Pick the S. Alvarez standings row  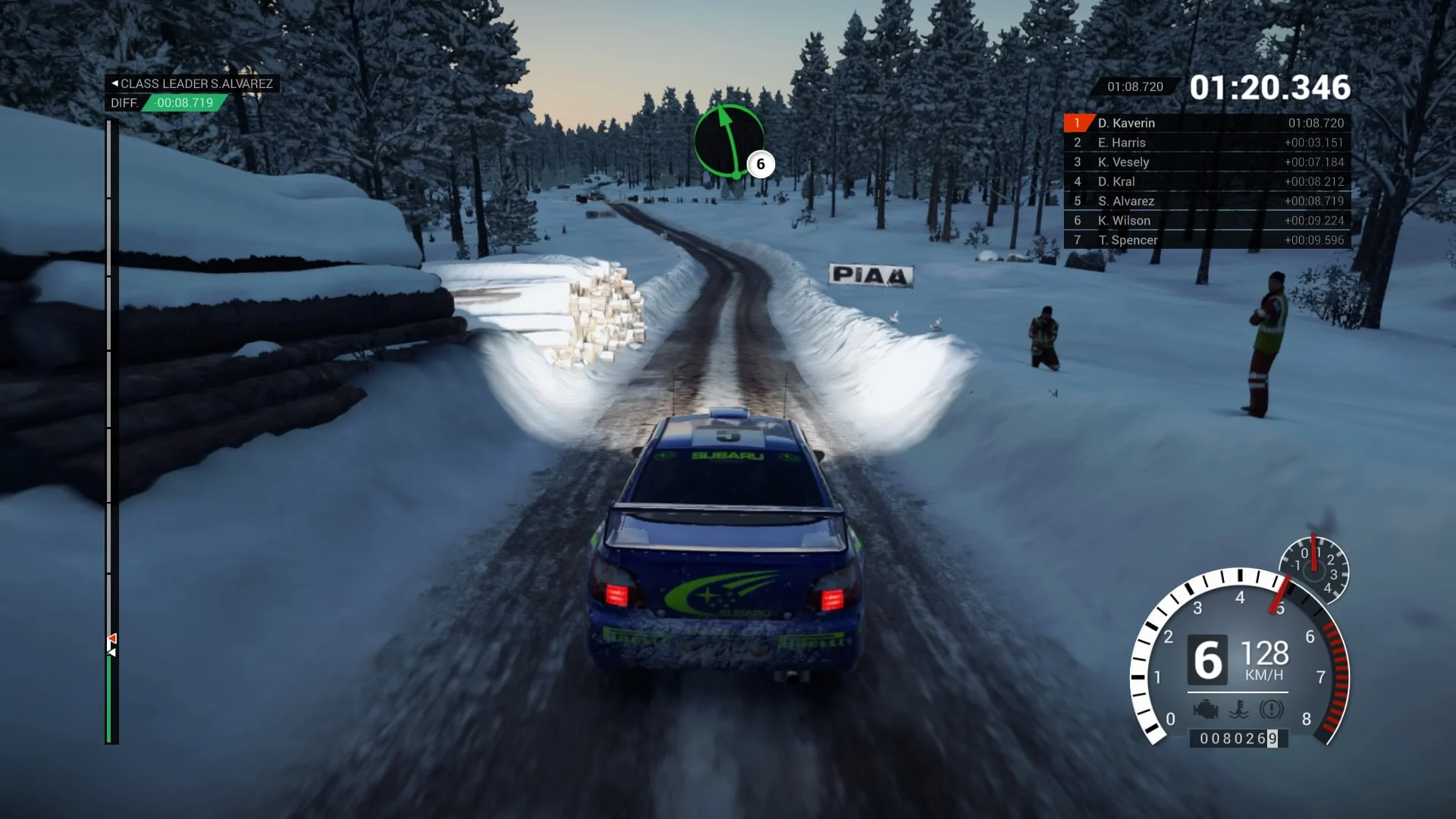tap(1207, 201)
